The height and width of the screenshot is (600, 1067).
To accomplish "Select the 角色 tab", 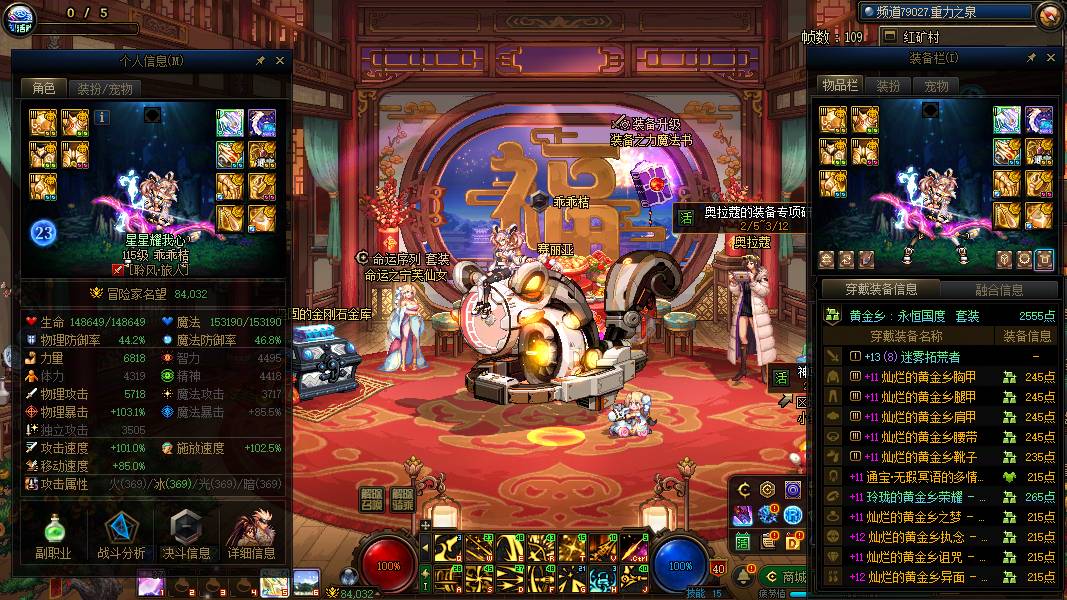I will (43, 88).
